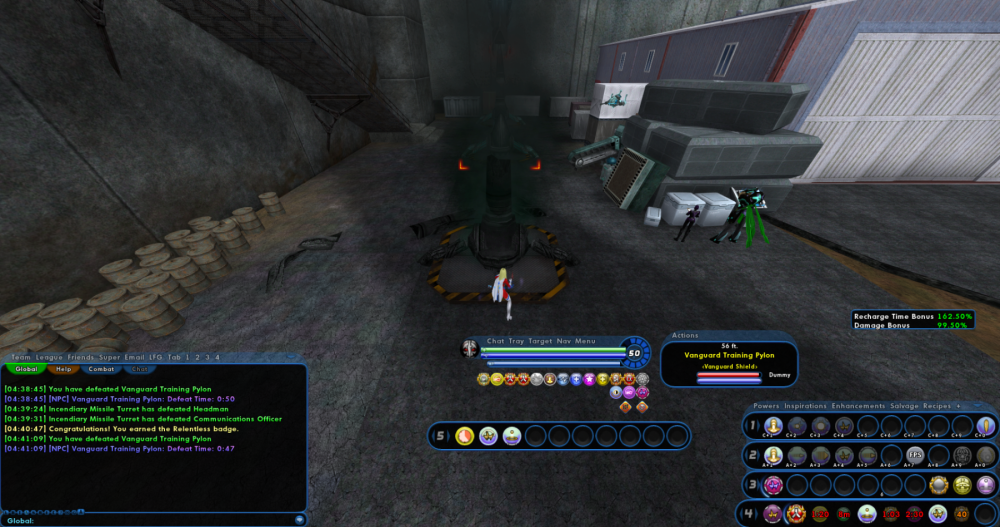This screenshot has width=1000, height=527.
Task: Open the Nav window from the status bar
Action: click(563, 341)
